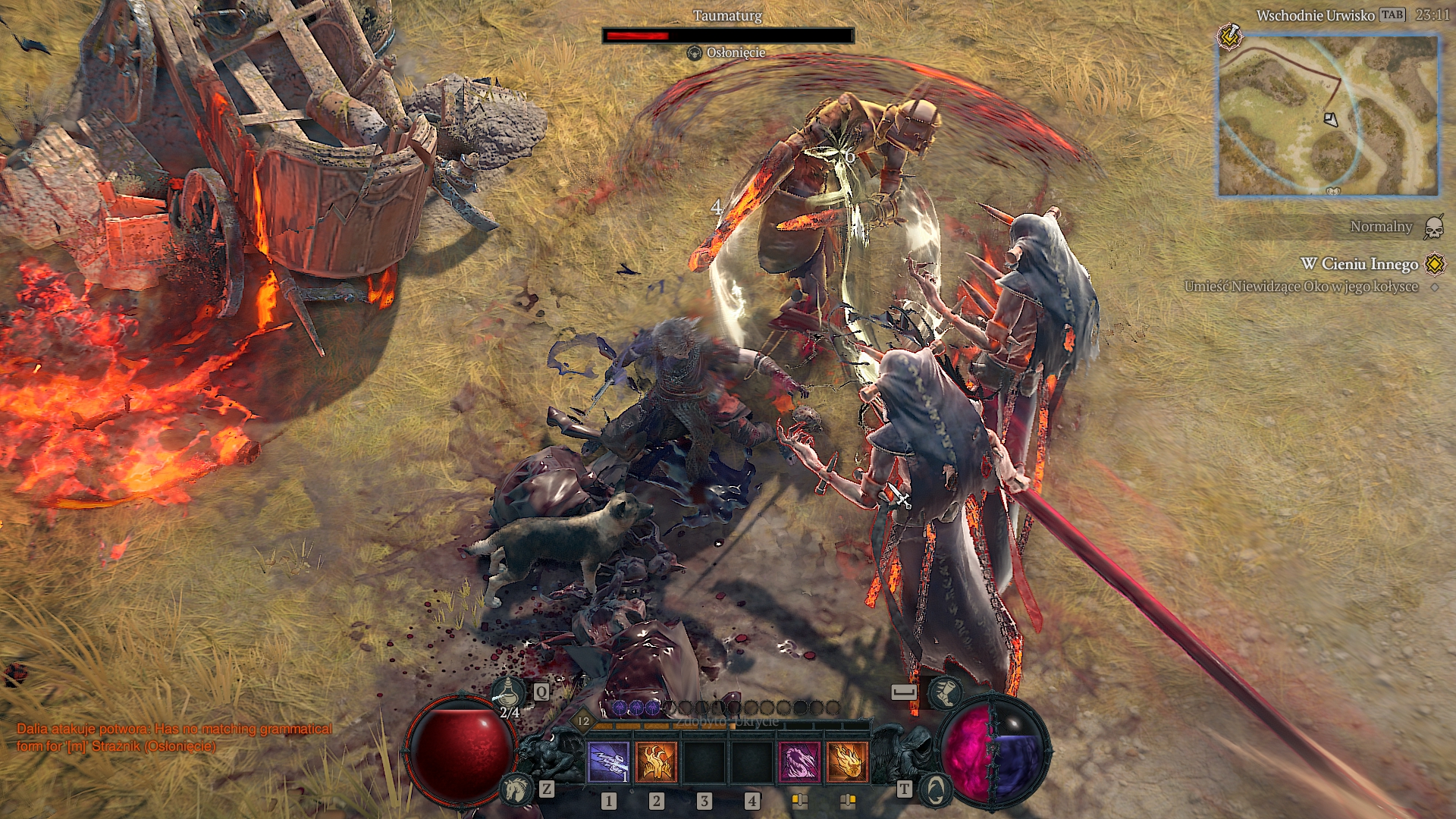Open the town portal swirl icon
Screen dimensions: 1456x819
pyautogui.click(x=937, y=789)
